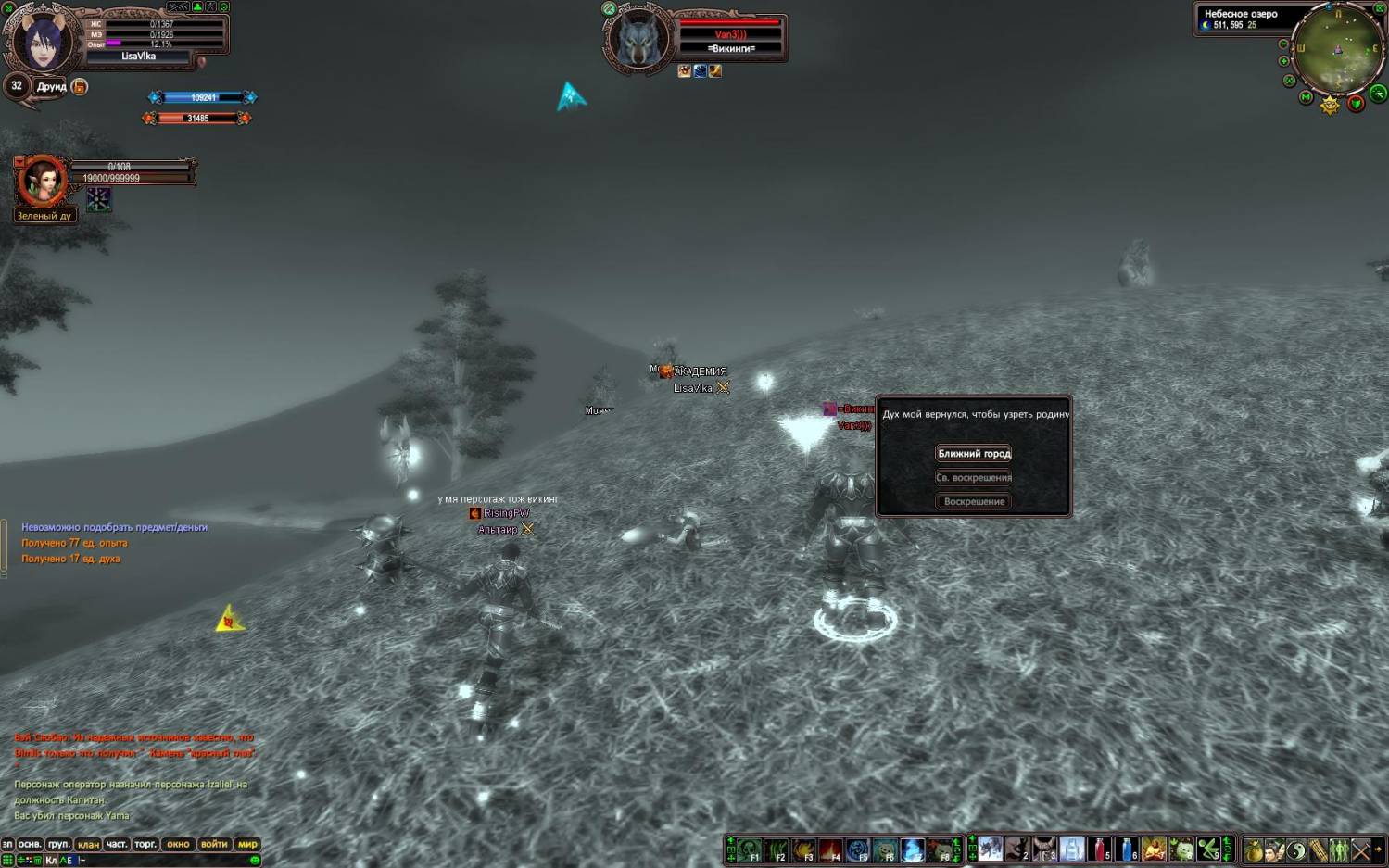Screen dimensions: 1389x868
Task: Open the торг. chat tab
Action: coord(145,845)
